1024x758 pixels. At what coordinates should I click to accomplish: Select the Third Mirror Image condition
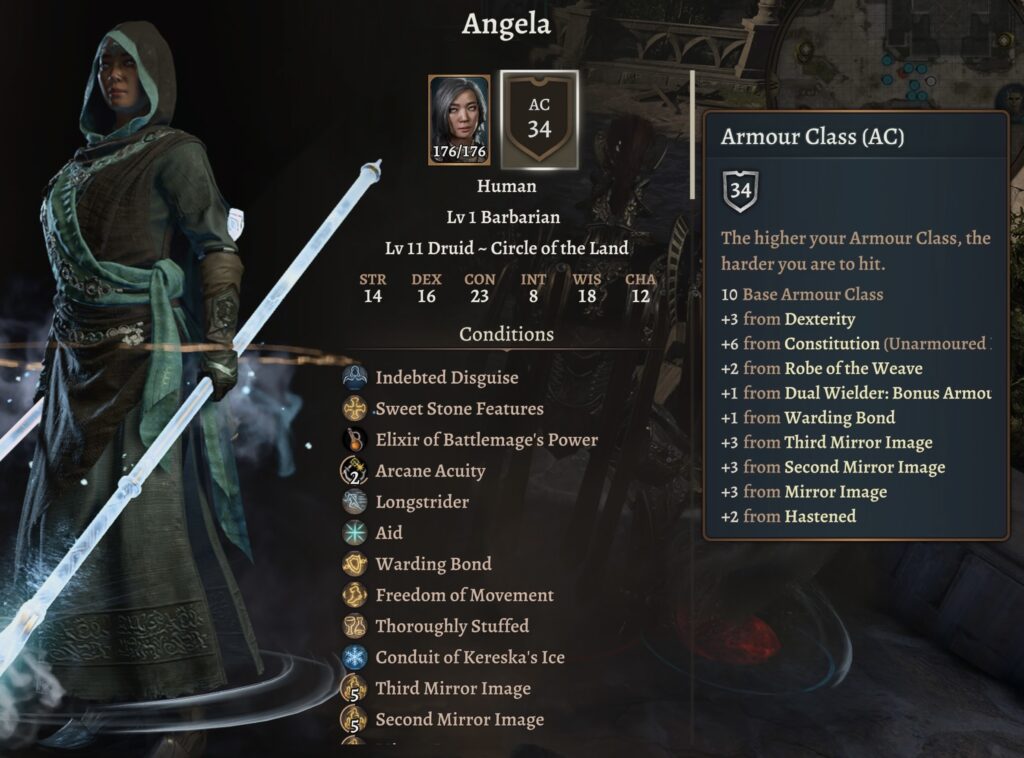[452, 688]
